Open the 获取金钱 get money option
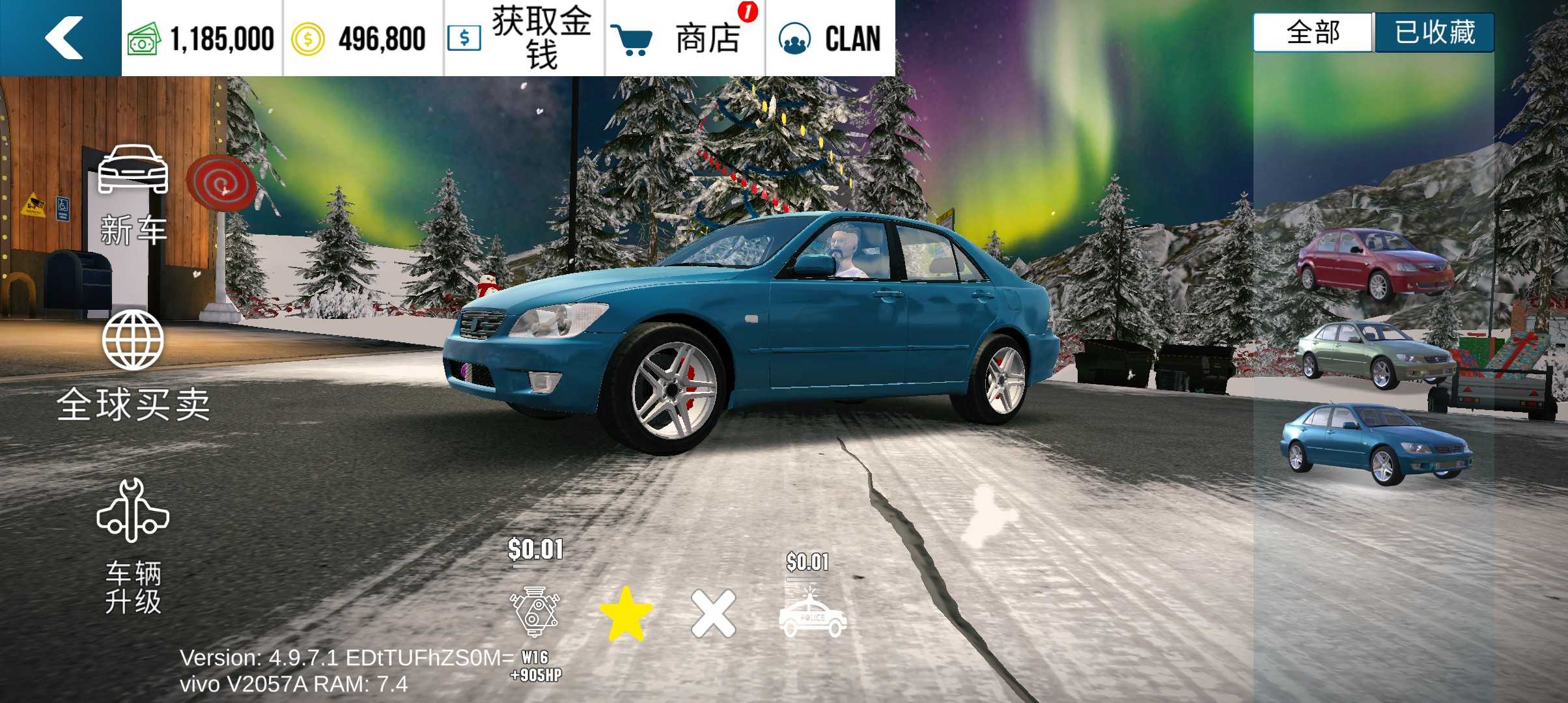Screen dimensions: 1568x703 tap(525, 38)
